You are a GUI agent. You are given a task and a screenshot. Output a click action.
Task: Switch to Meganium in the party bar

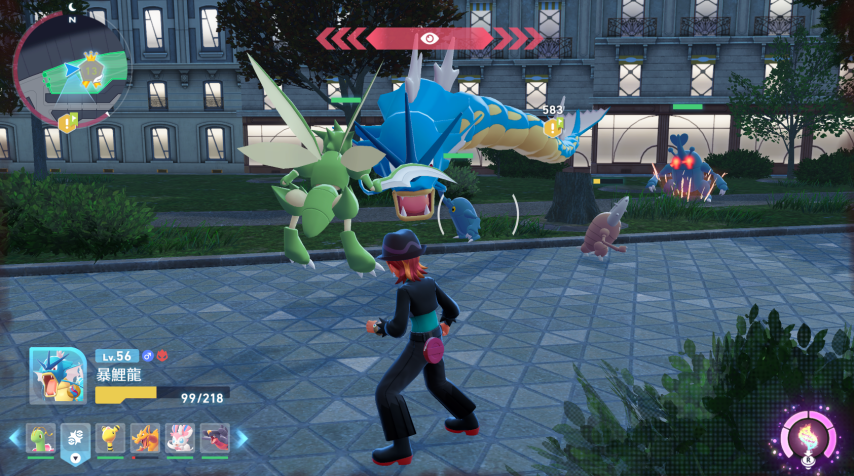point(40,438)
